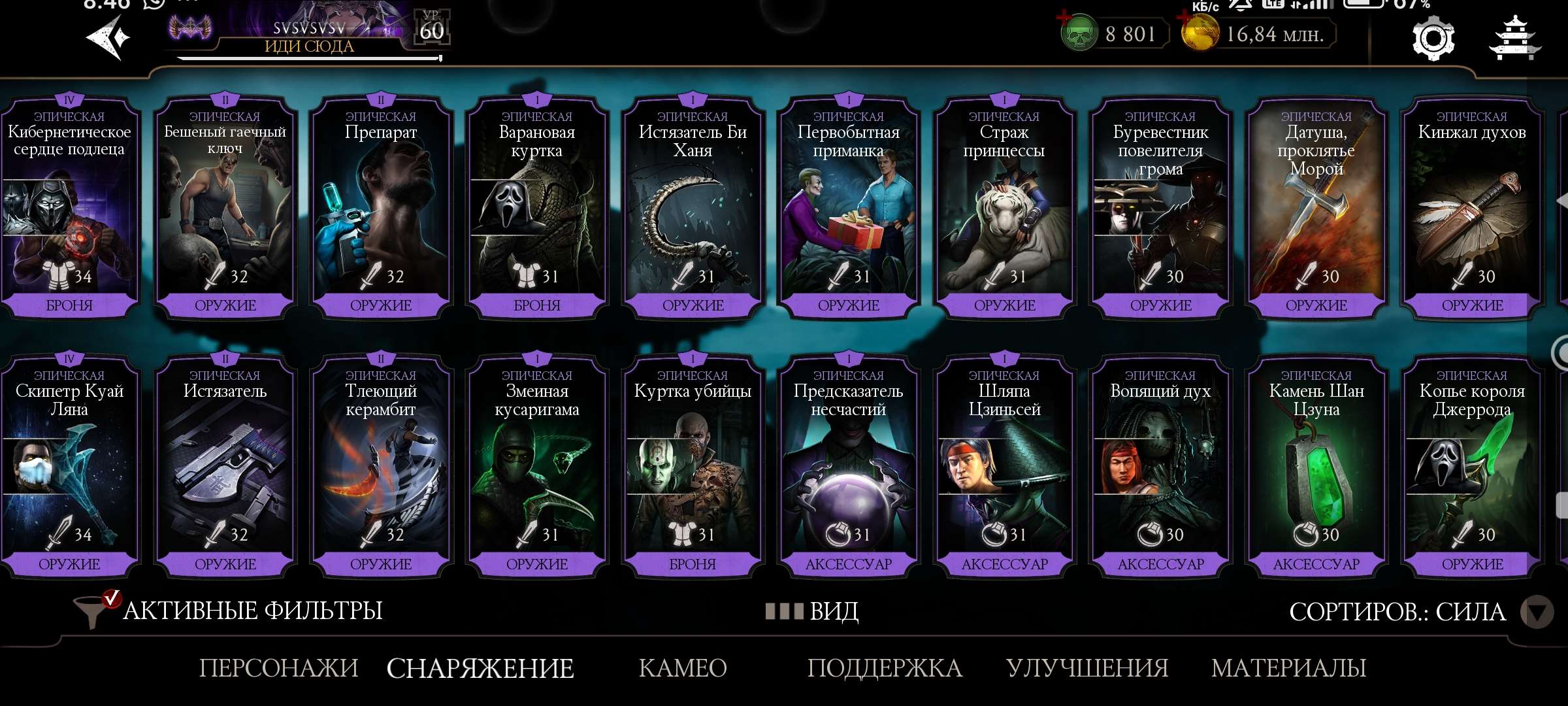The width and height of the screenshot is (1568, 706).
Task: Open the Улучшения tab
Action: pos(1087,668)
